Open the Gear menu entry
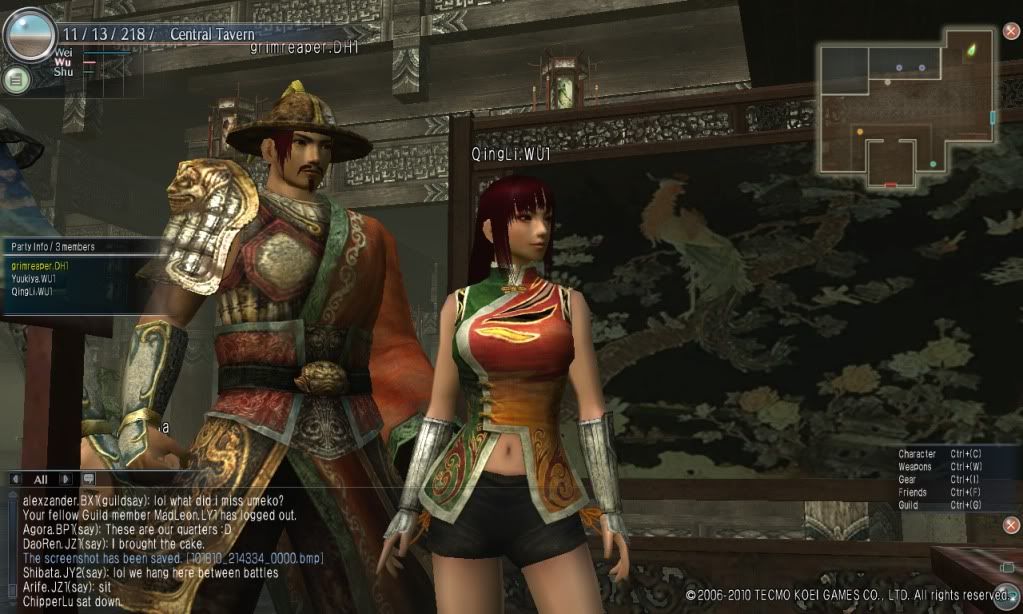 (908, 480)
